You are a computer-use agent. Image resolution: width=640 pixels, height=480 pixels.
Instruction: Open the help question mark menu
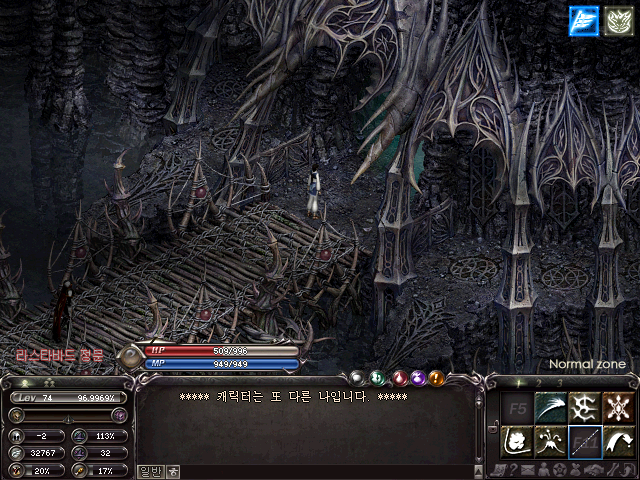coord(512,470)
